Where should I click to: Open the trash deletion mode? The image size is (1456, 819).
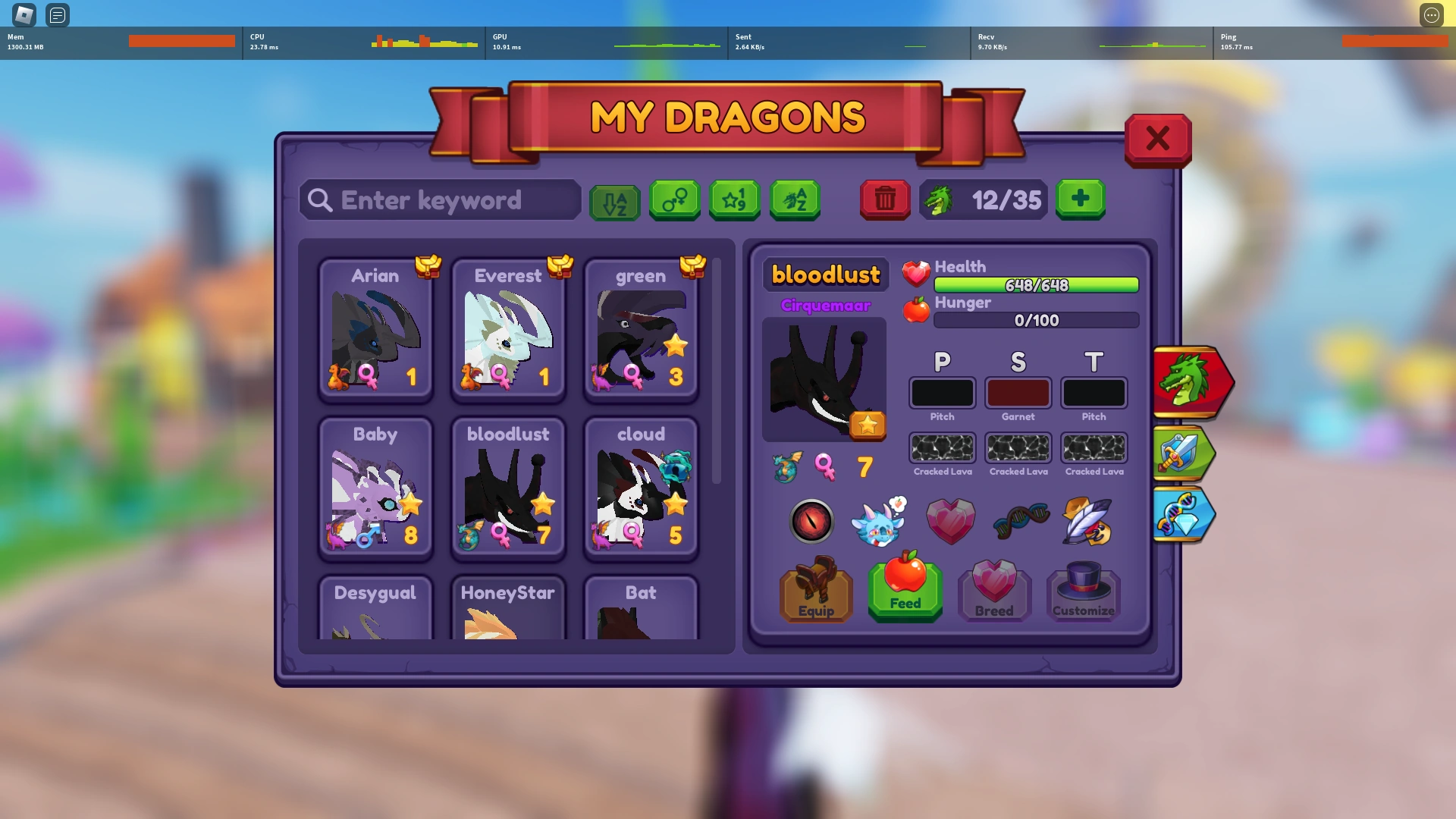pos(884,199)
